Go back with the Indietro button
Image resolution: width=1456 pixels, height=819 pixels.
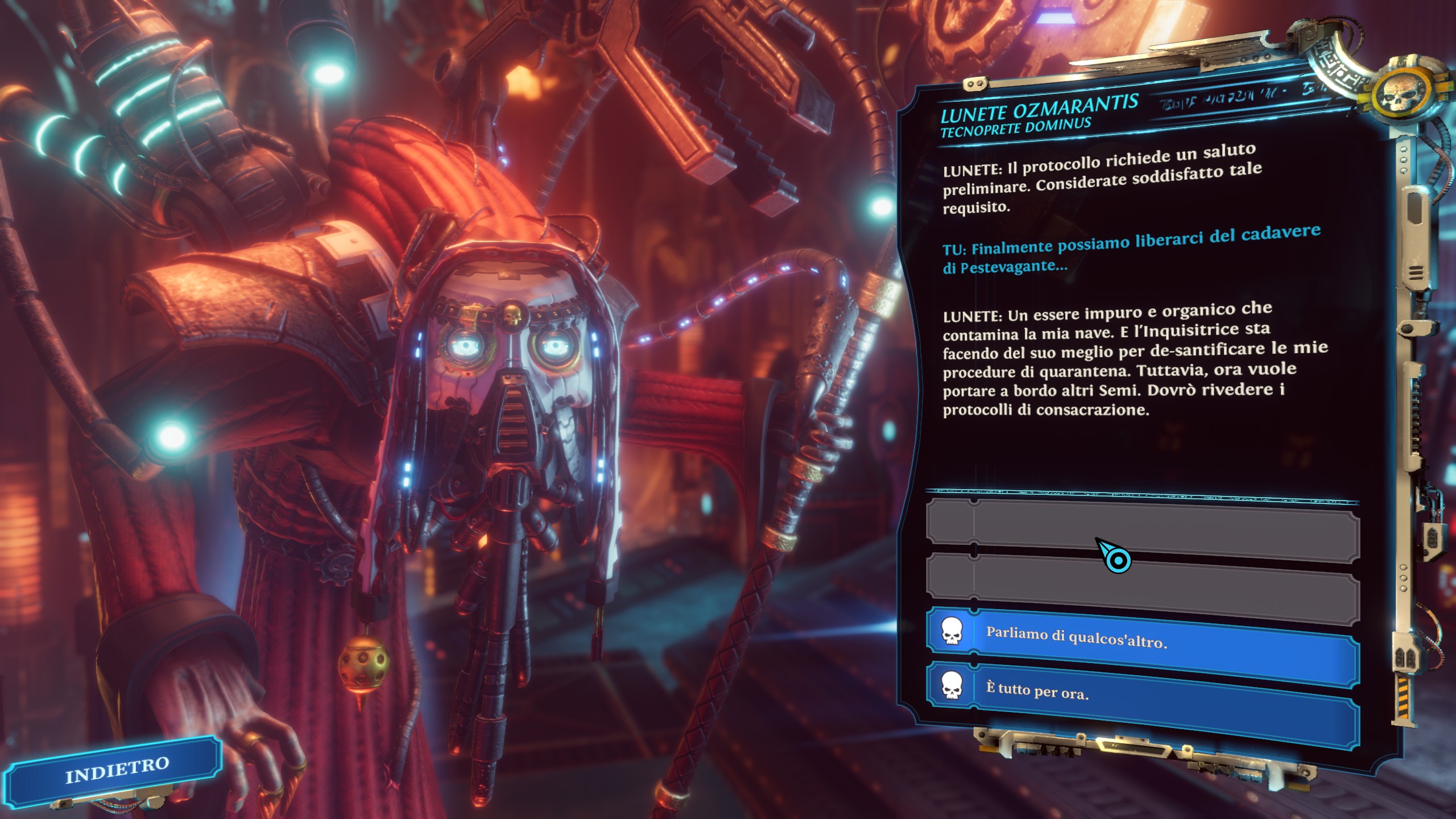click(116, 770)
